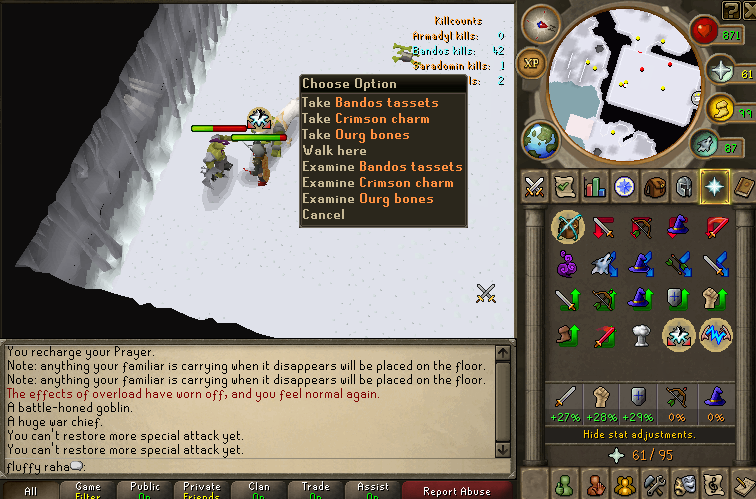Open the combat styles crossed-swords tab
The height and width of the screenshot is (499, 756).
coord(535,187)
